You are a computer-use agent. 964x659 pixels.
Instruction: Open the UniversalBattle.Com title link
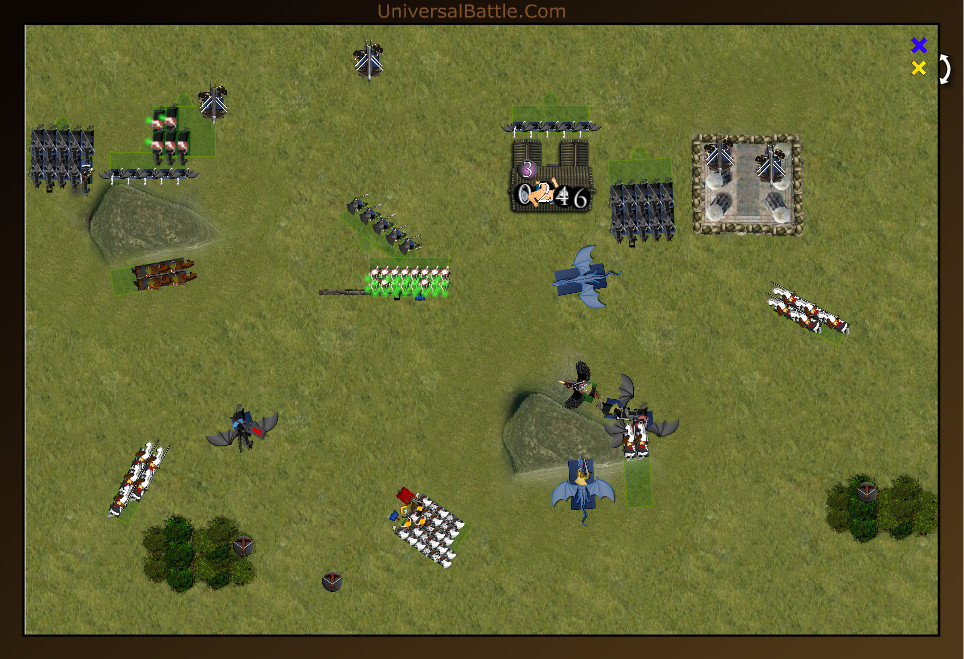pyautogui.click(x=472, y=12)
